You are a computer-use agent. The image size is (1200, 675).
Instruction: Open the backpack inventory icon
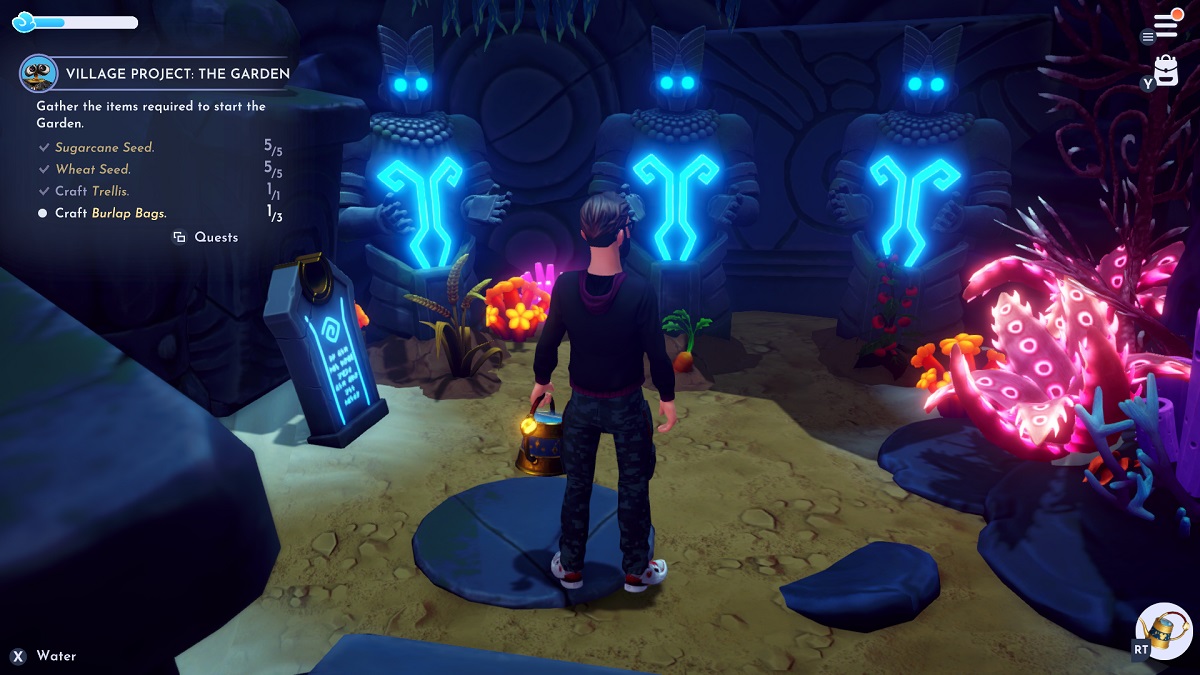1167,71
